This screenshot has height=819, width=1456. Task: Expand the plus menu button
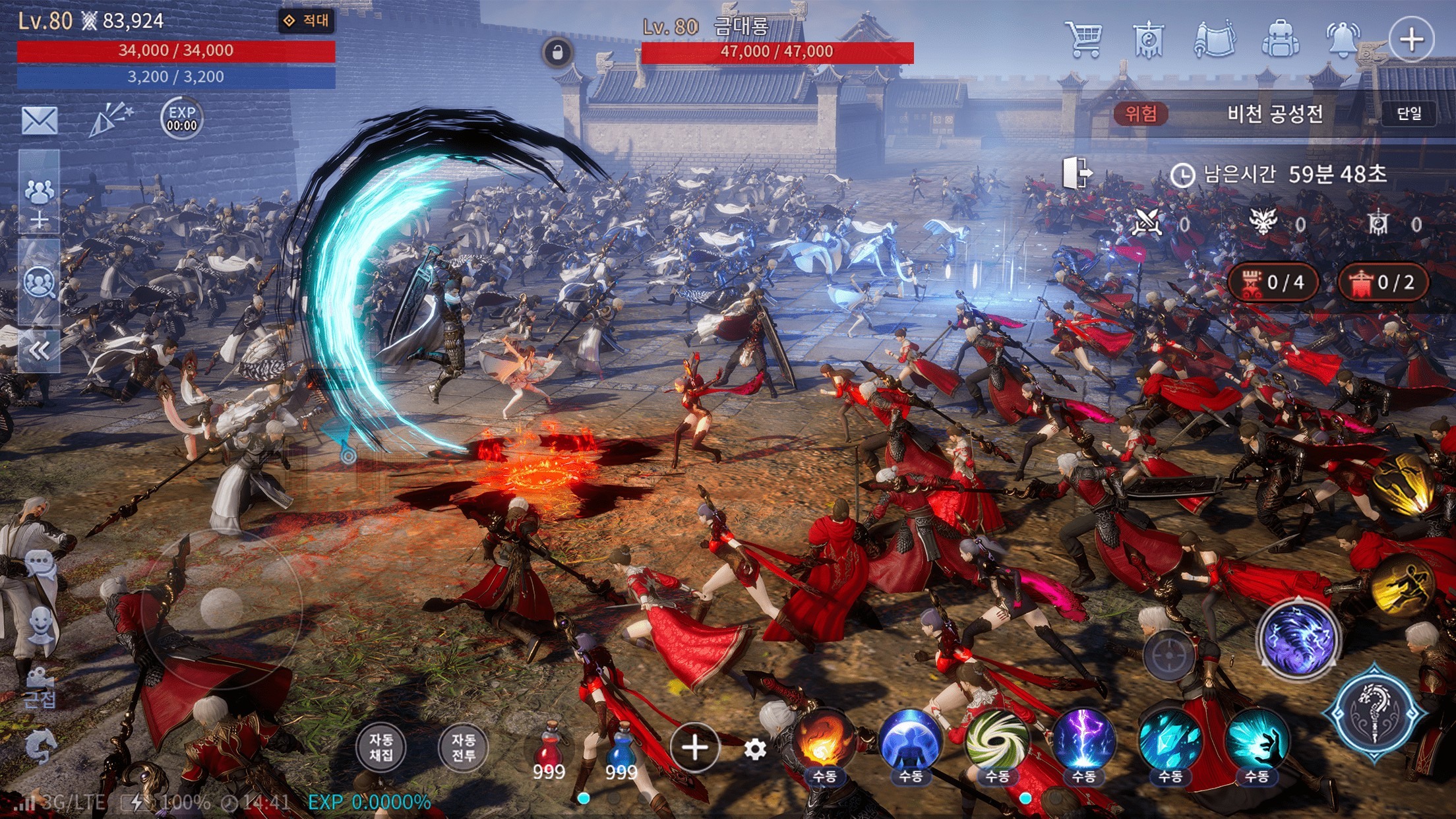coord(1410,40)
